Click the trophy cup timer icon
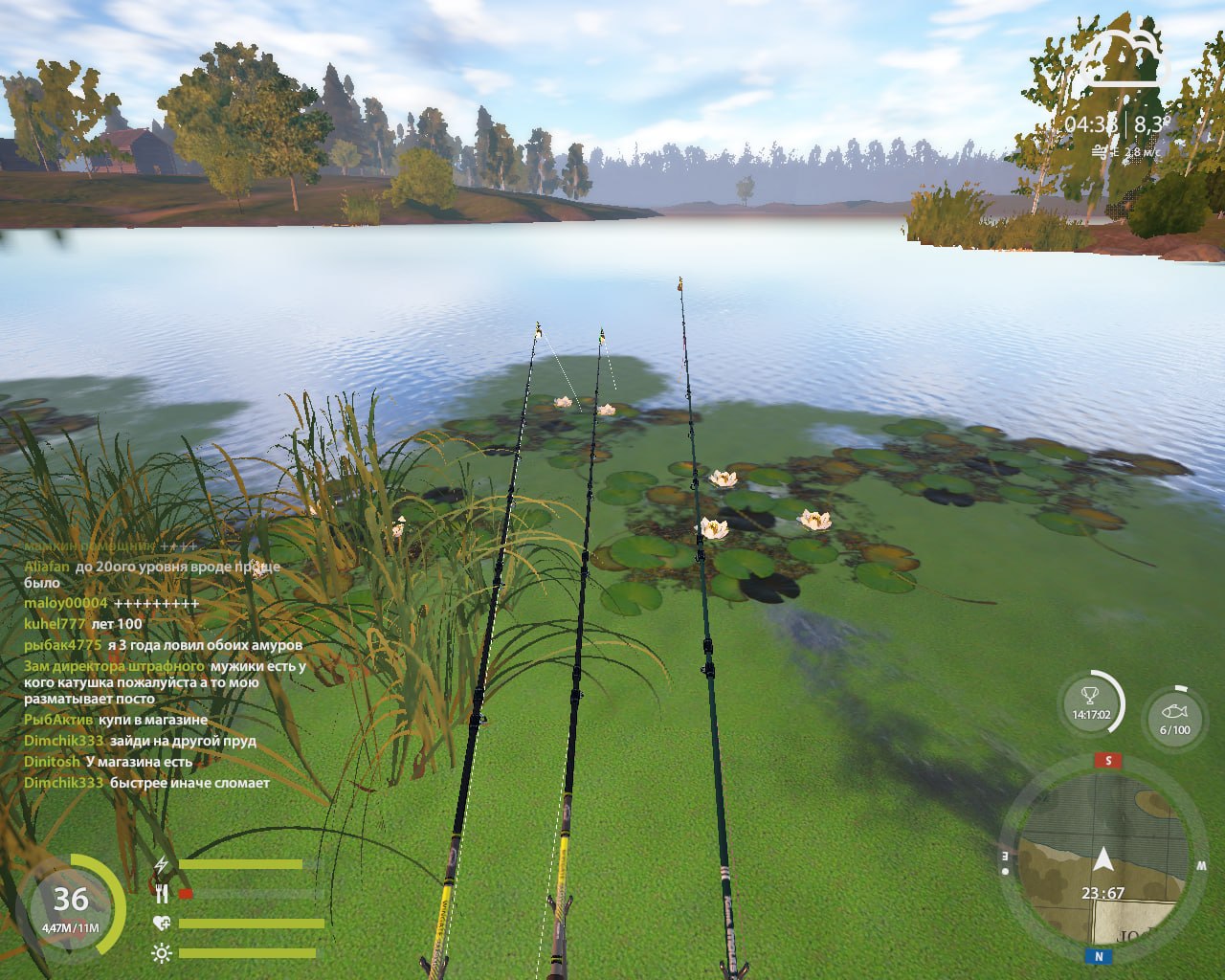This screenshot has width=1225, height=980. [1091, 703]
